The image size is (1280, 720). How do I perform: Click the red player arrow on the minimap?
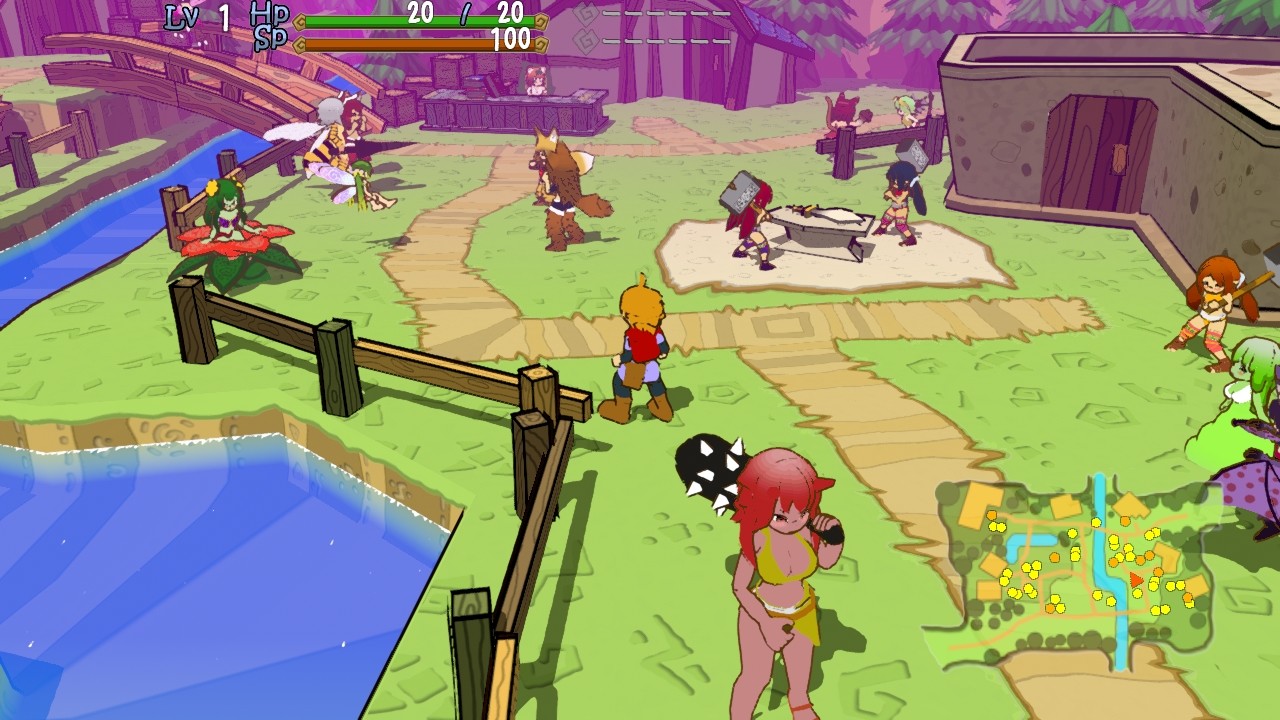click(x=1136, y=580)
